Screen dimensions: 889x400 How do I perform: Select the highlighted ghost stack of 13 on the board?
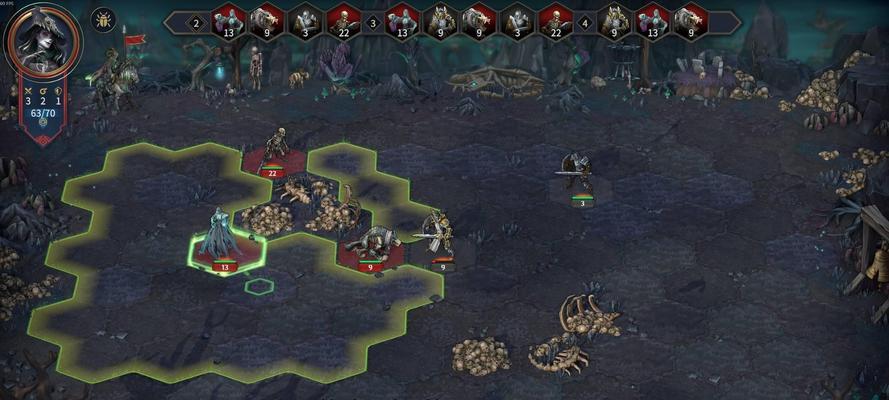tap(220, 240)
